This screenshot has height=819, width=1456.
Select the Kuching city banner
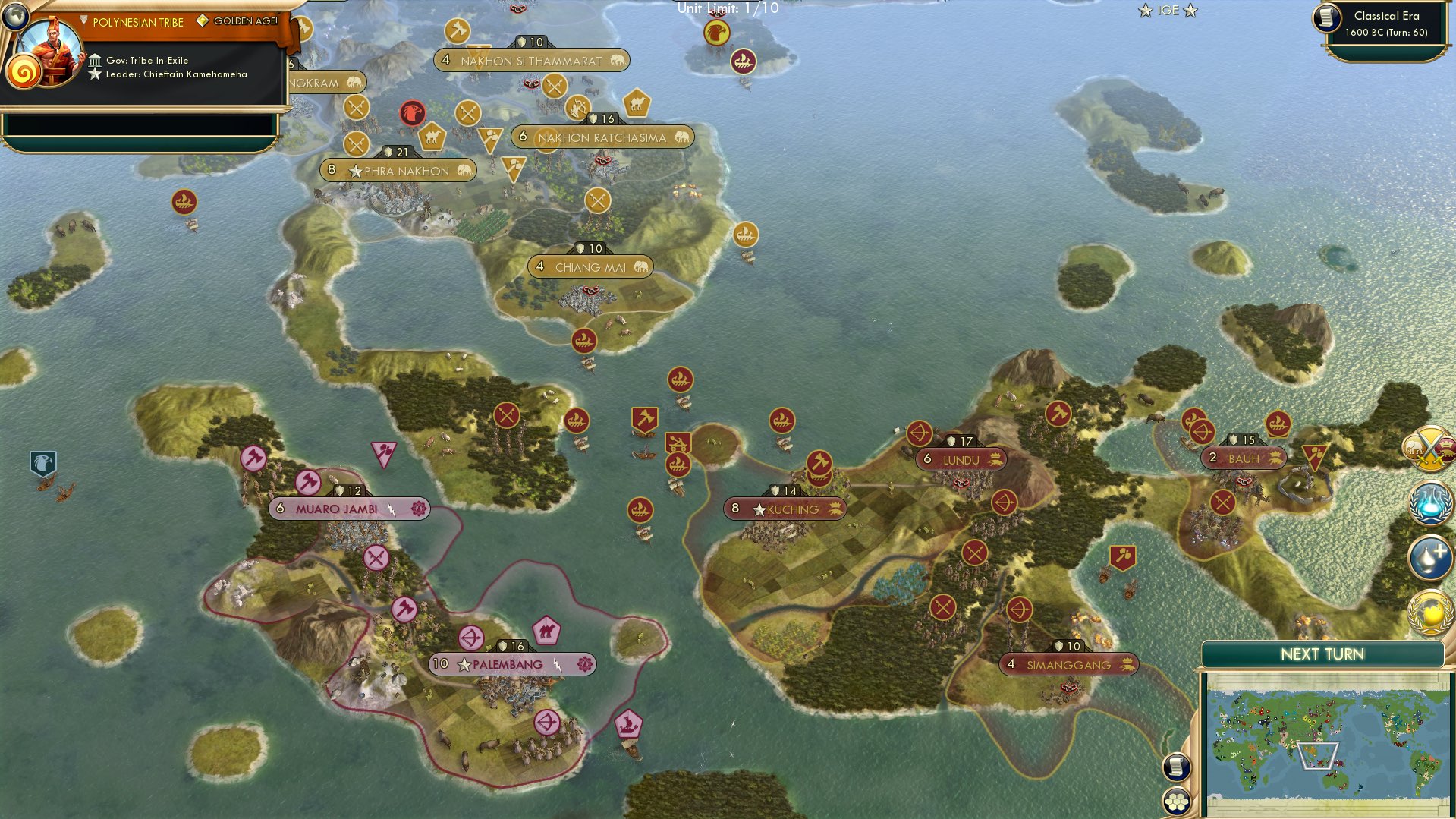coord(784,509)
